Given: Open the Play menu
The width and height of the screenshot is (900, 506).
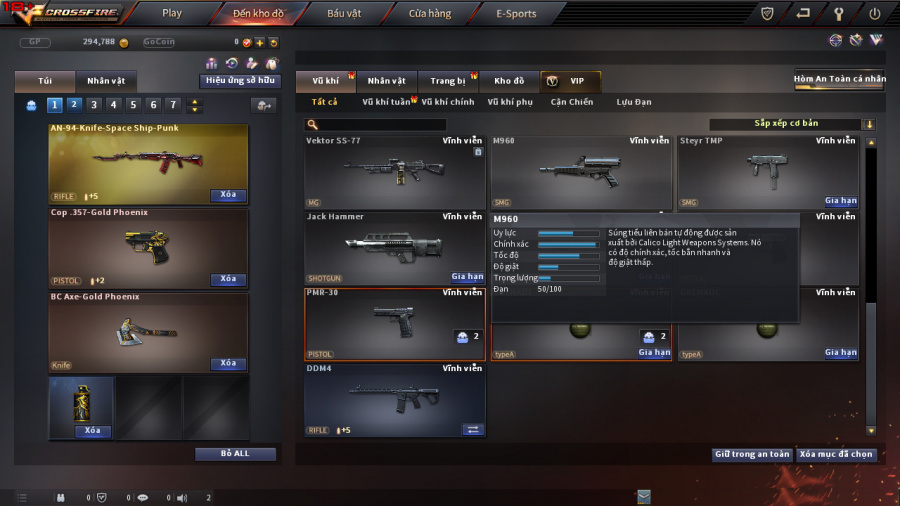Looking at the screenshot, I should pos(172,14).
